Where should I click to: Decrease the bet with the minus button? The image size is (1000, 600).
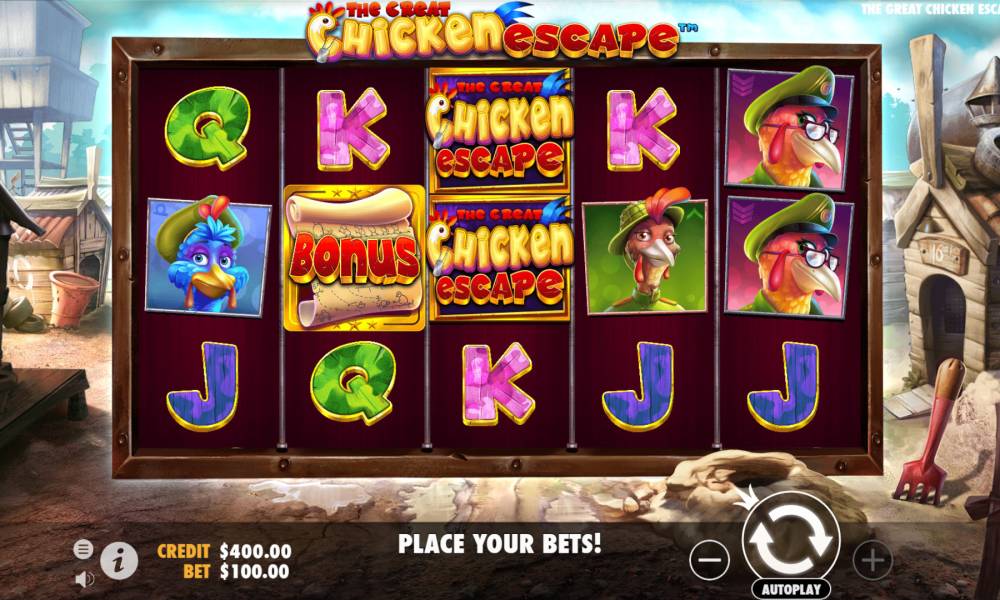[x=709, y=559]
